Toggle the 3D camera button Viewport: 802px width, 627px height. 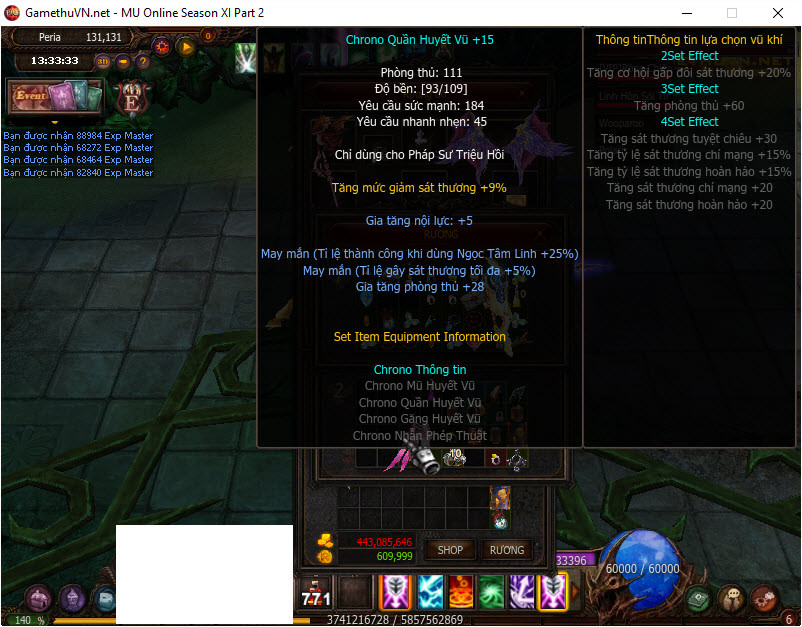pyautogui.click(x=103, y=61)
